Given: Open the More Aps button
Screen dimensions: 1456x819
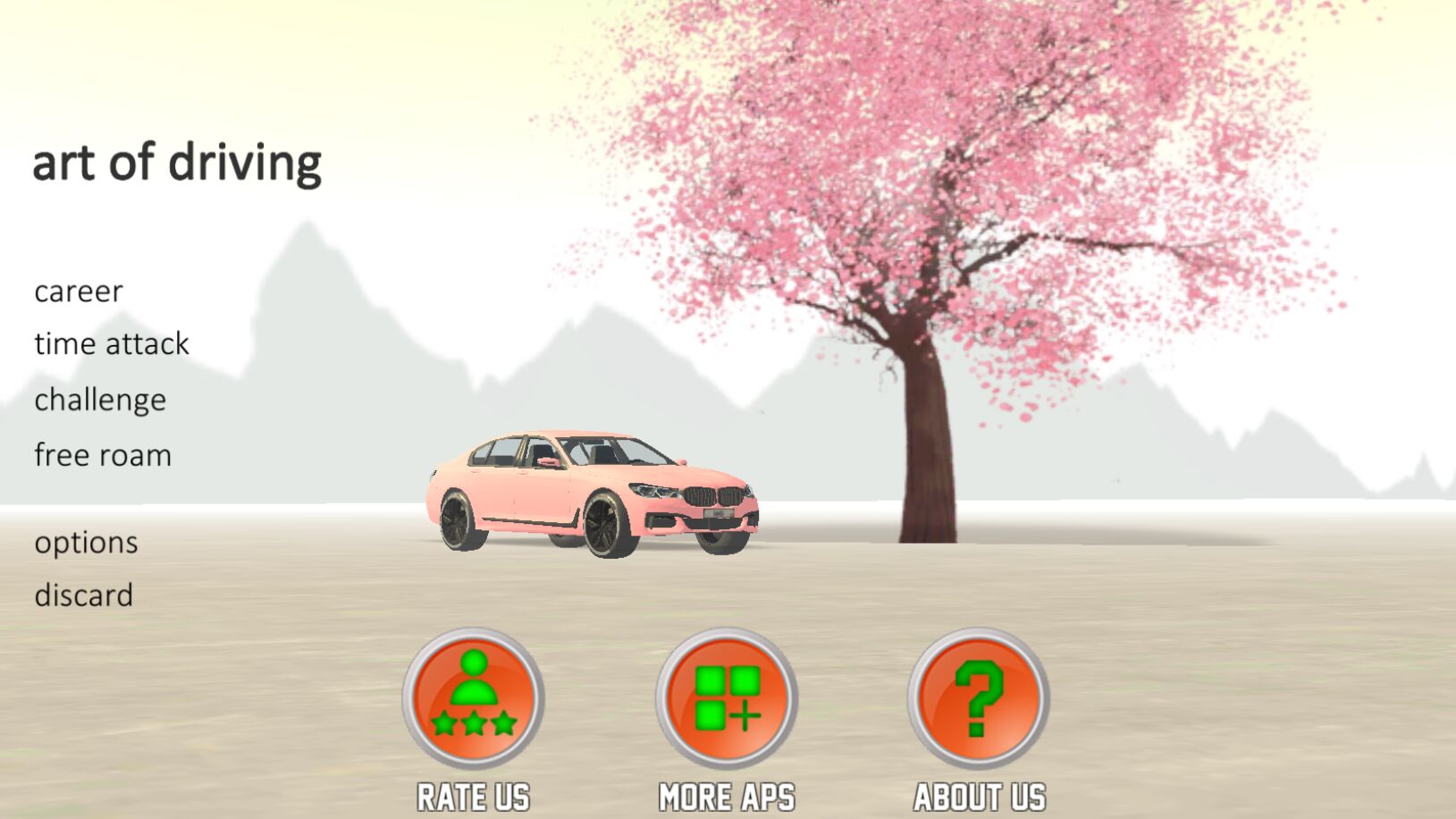Looking at the screenshot, I should [727, 698].
